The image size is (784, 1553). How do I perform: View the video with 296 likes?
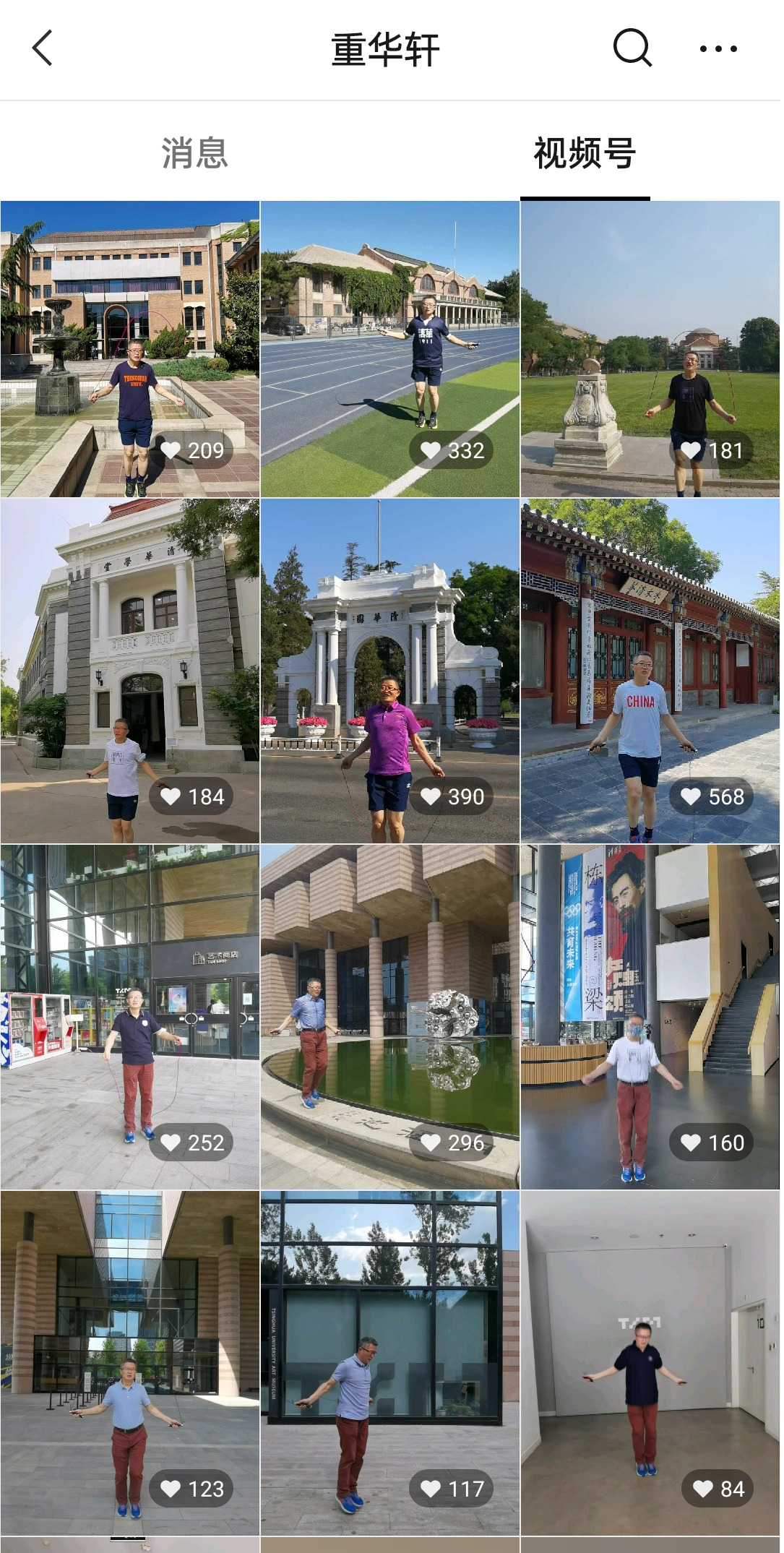390,1017
